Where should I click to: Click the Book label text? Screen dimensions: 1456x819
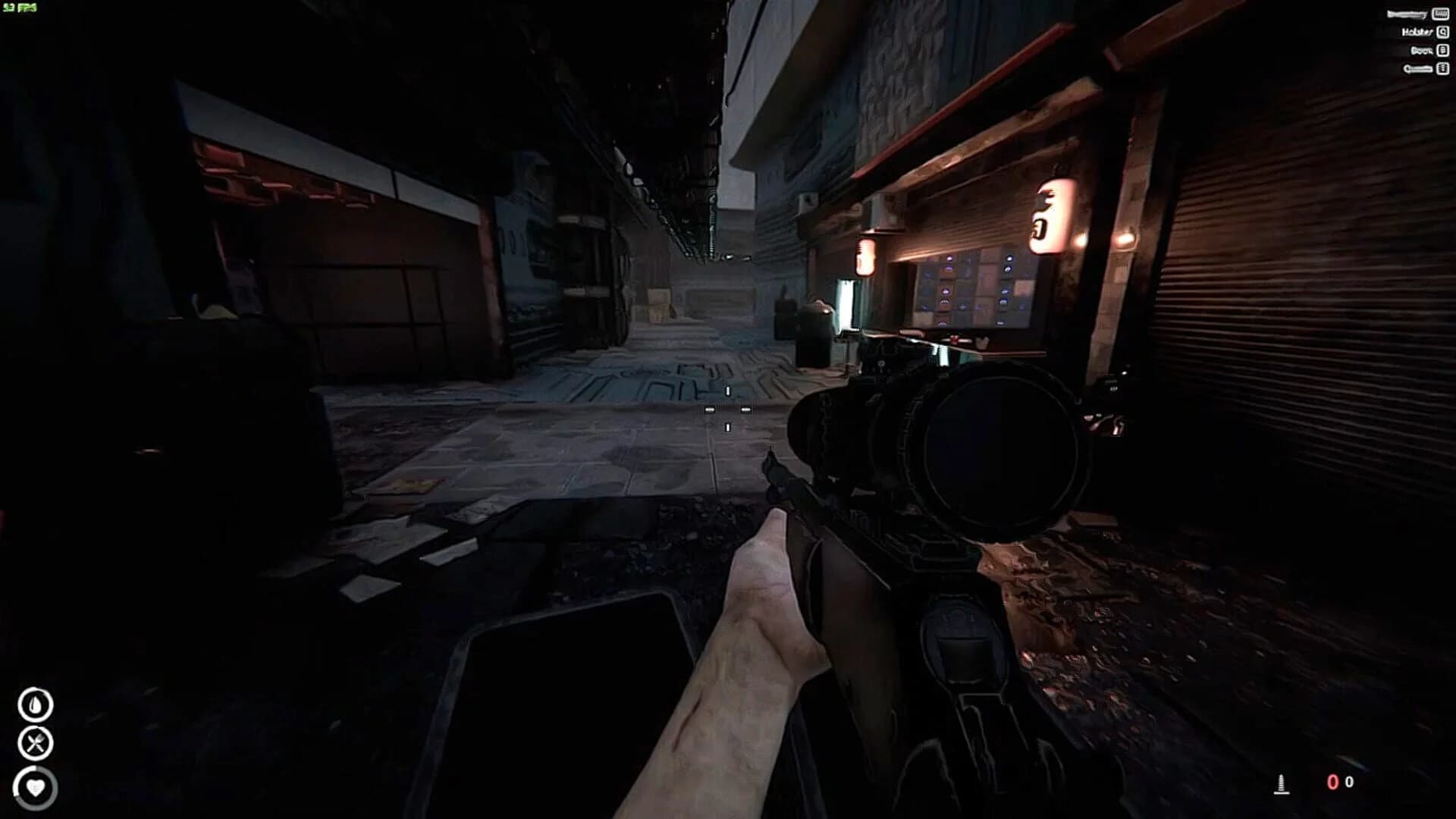click(1421, 50)
